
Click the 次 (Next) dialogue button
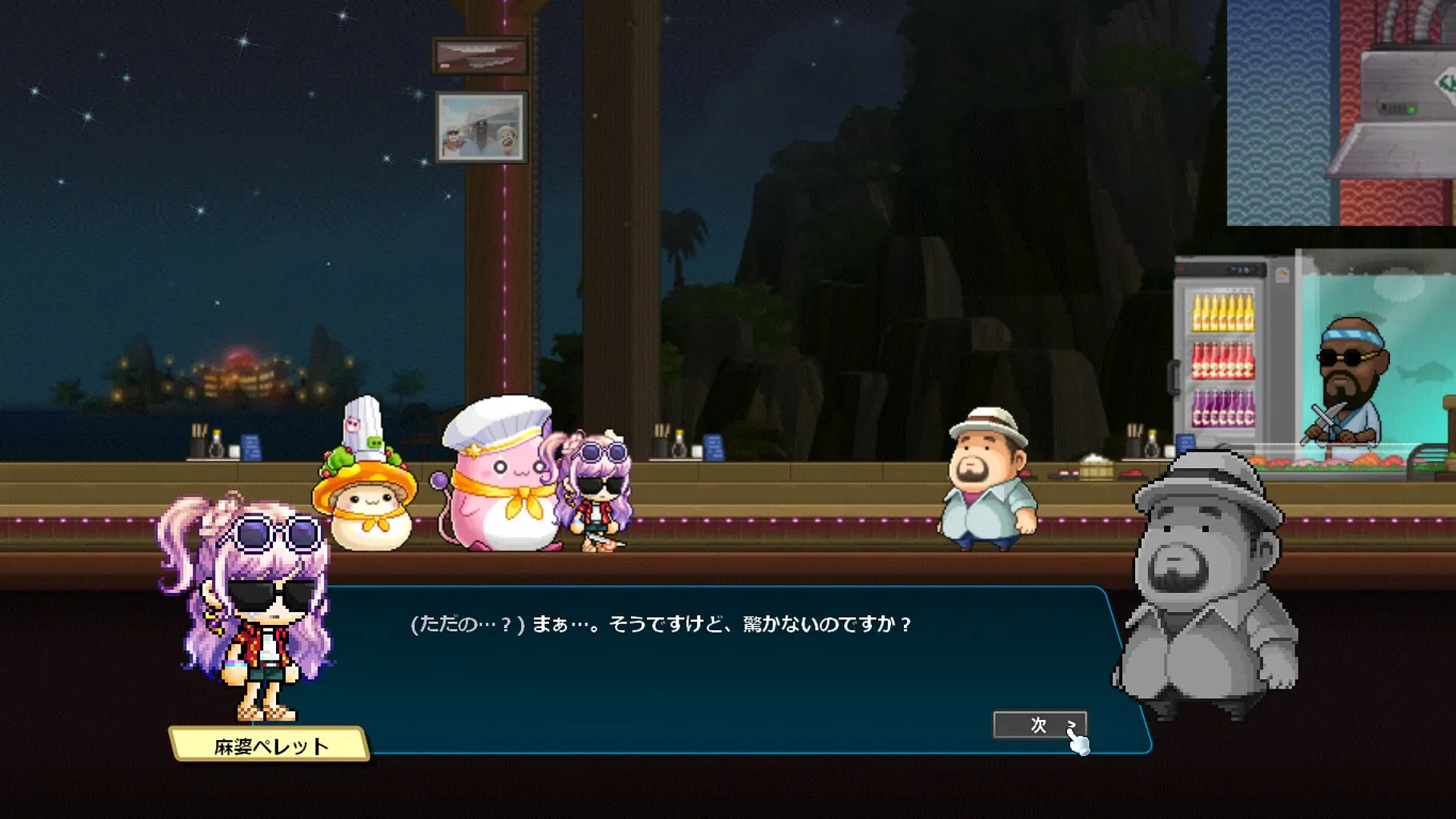point(1040,725)
